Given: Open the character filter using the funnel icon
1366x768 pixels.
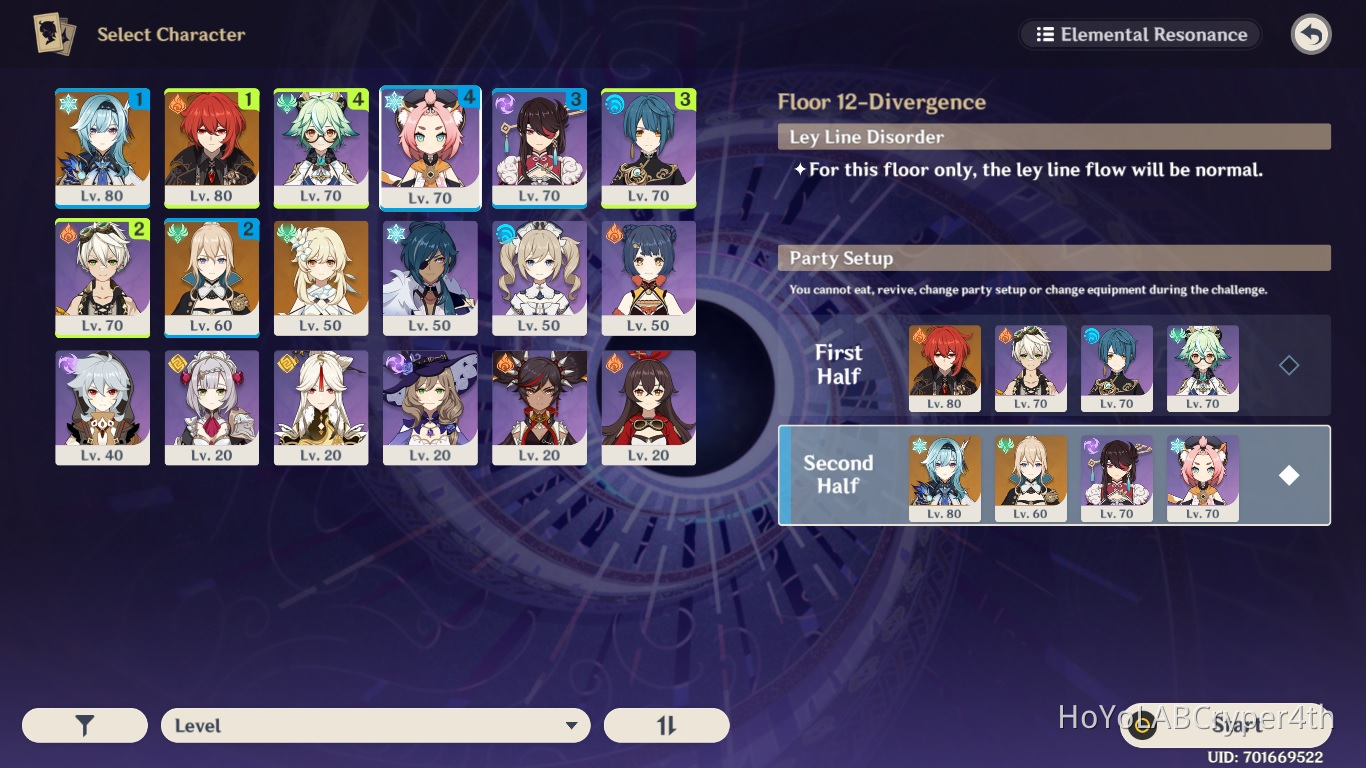Looking at the screenshot, I should 85,725.
